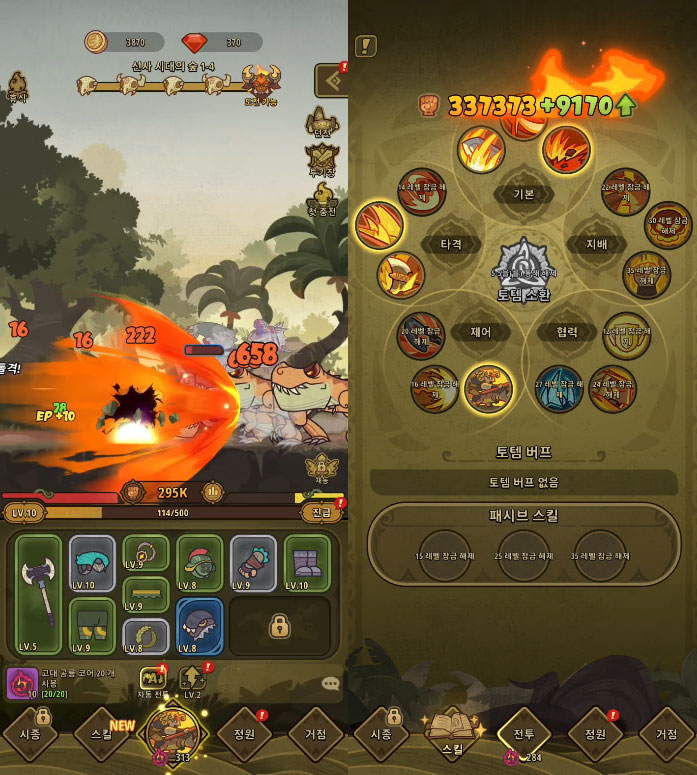Select the 기본 skill category label
697x775 pixels.
(523, 194)
